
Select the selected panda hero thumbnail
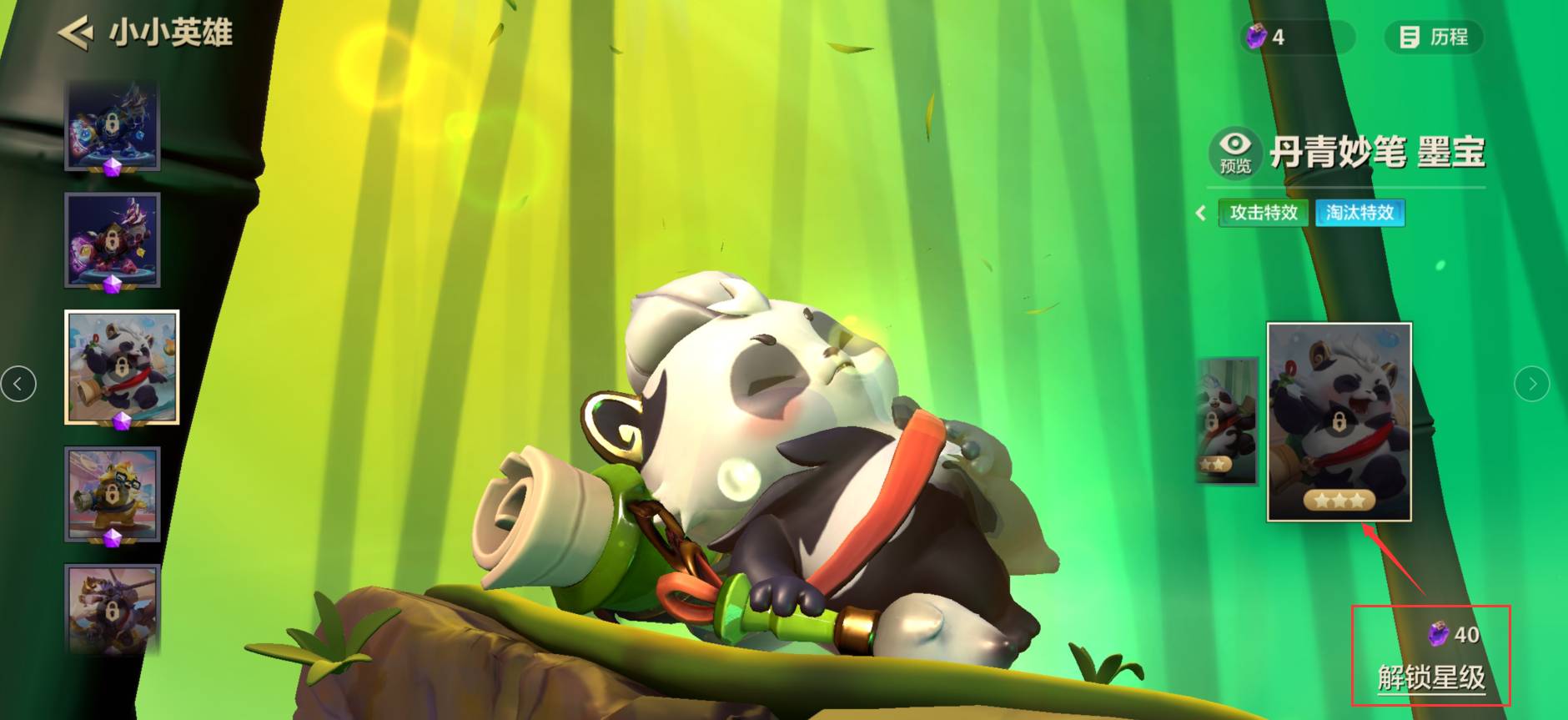pyautogui.click(x=122, y=367)
